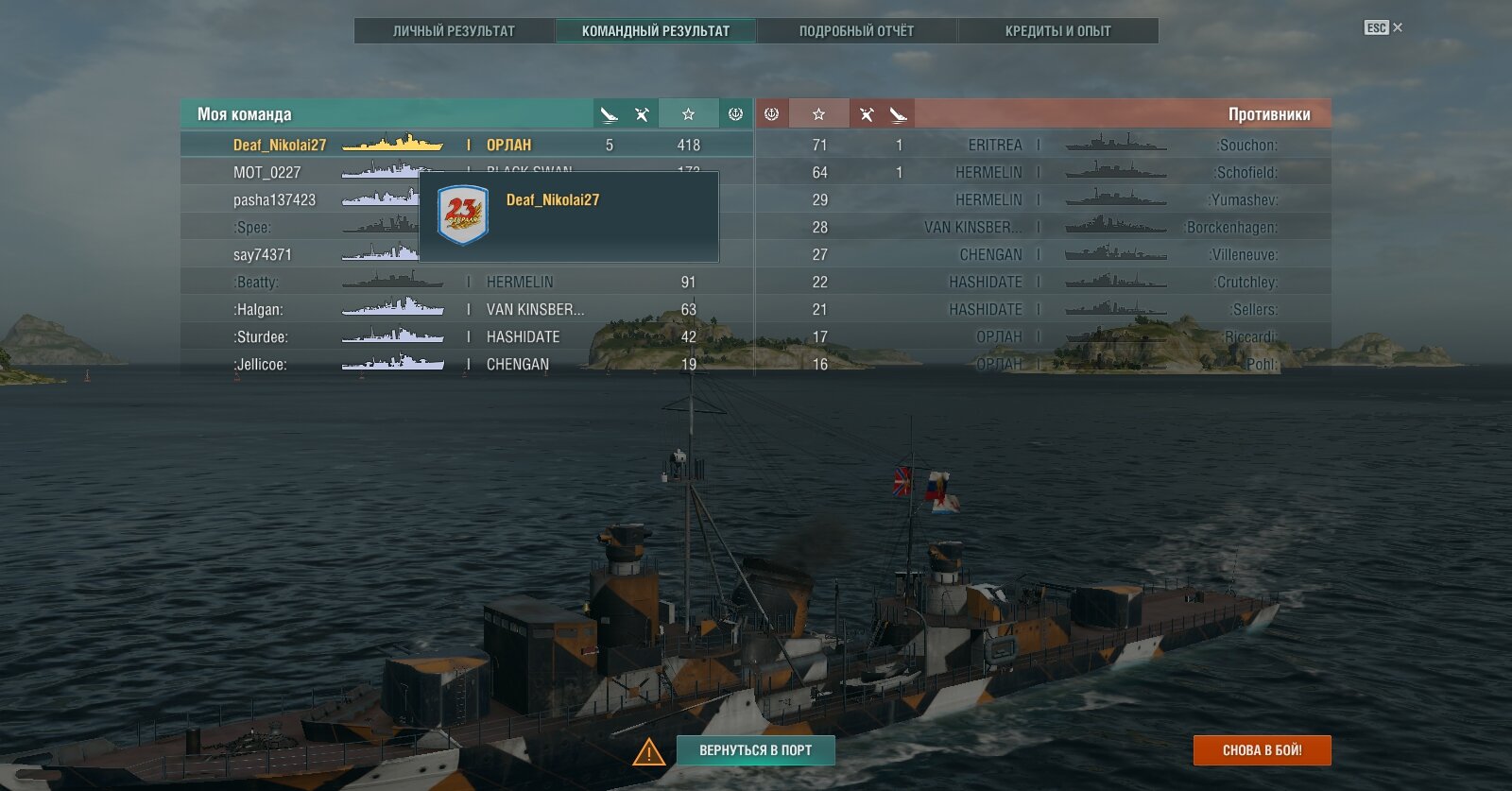Select player row pasha137423
The image size is (1512, 791).
[275, 200]
